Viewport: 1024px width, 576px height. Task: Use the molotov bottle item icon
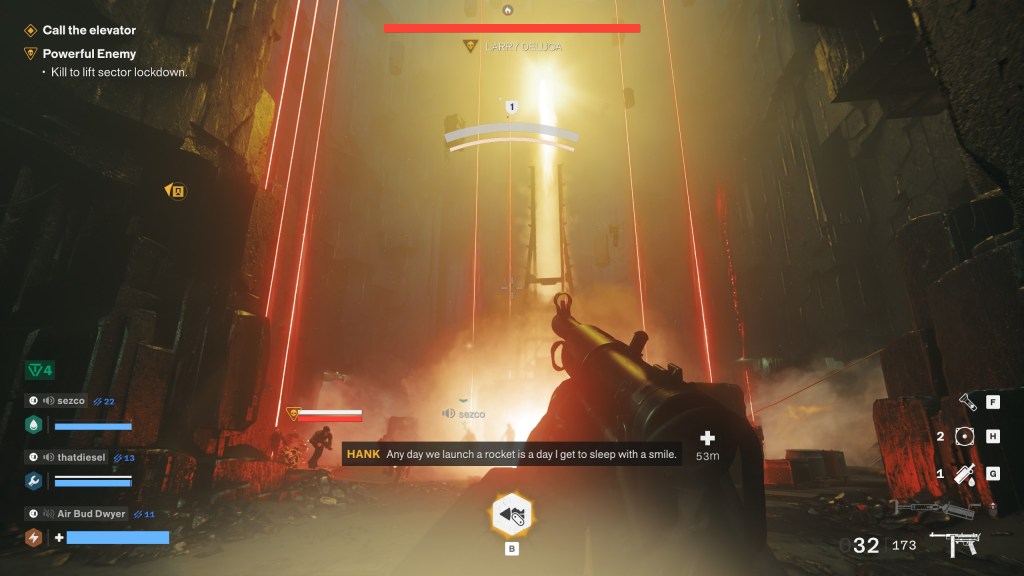pyautogui.click(x=964, y=474)
